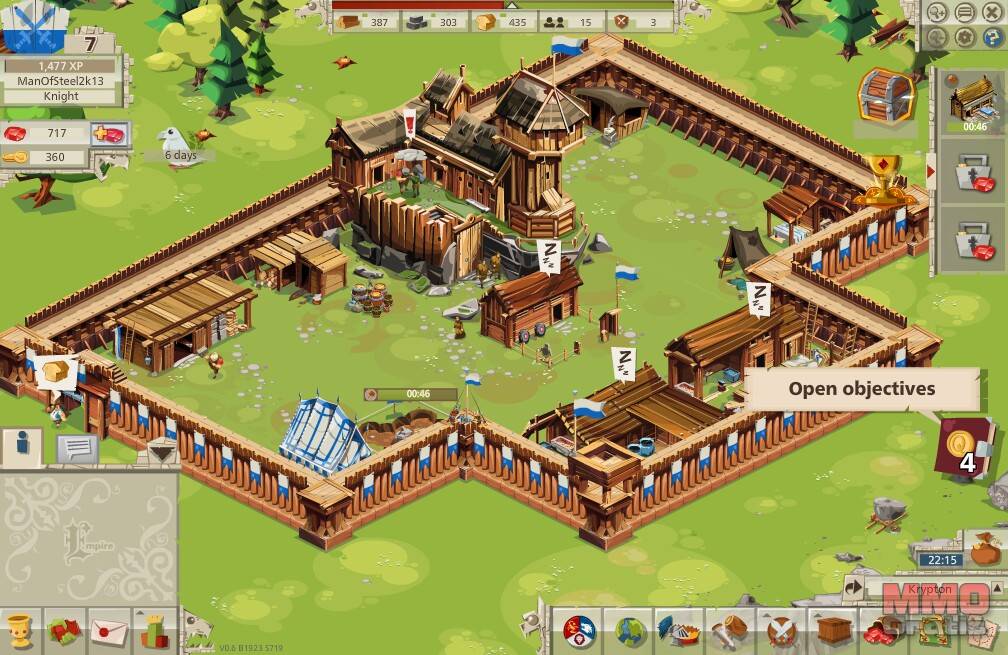Open the golden trophy event
Screen dimensions: 1008x655
pyautogui.click(x=882, y=180)
